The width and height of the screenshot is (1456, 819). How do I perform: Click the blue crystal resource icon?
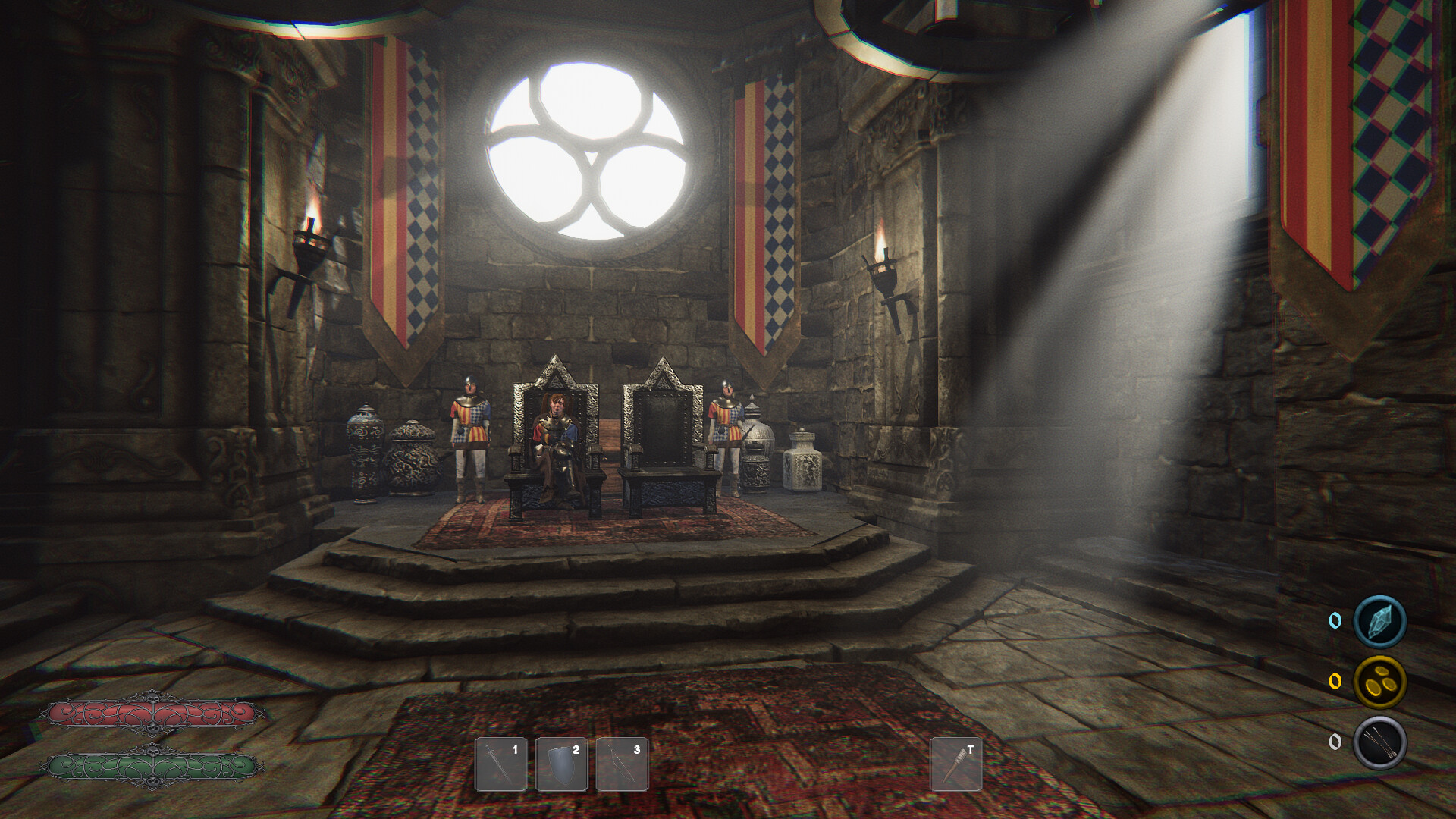(1379, 621)
